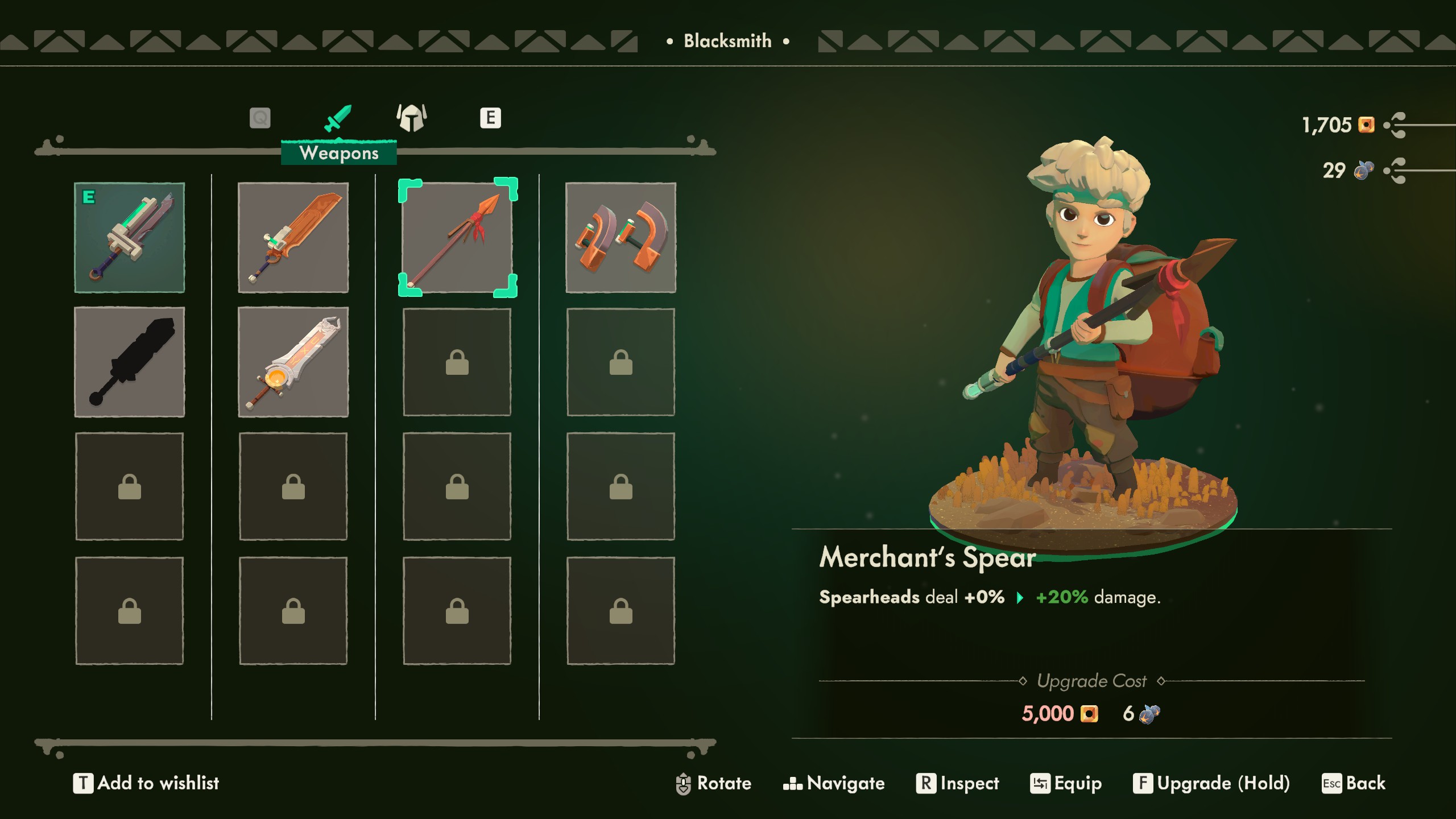This screenshot has height=819, width=1456.
Task: Open the armor category with the helmet icon
Action: click(411, 118)
